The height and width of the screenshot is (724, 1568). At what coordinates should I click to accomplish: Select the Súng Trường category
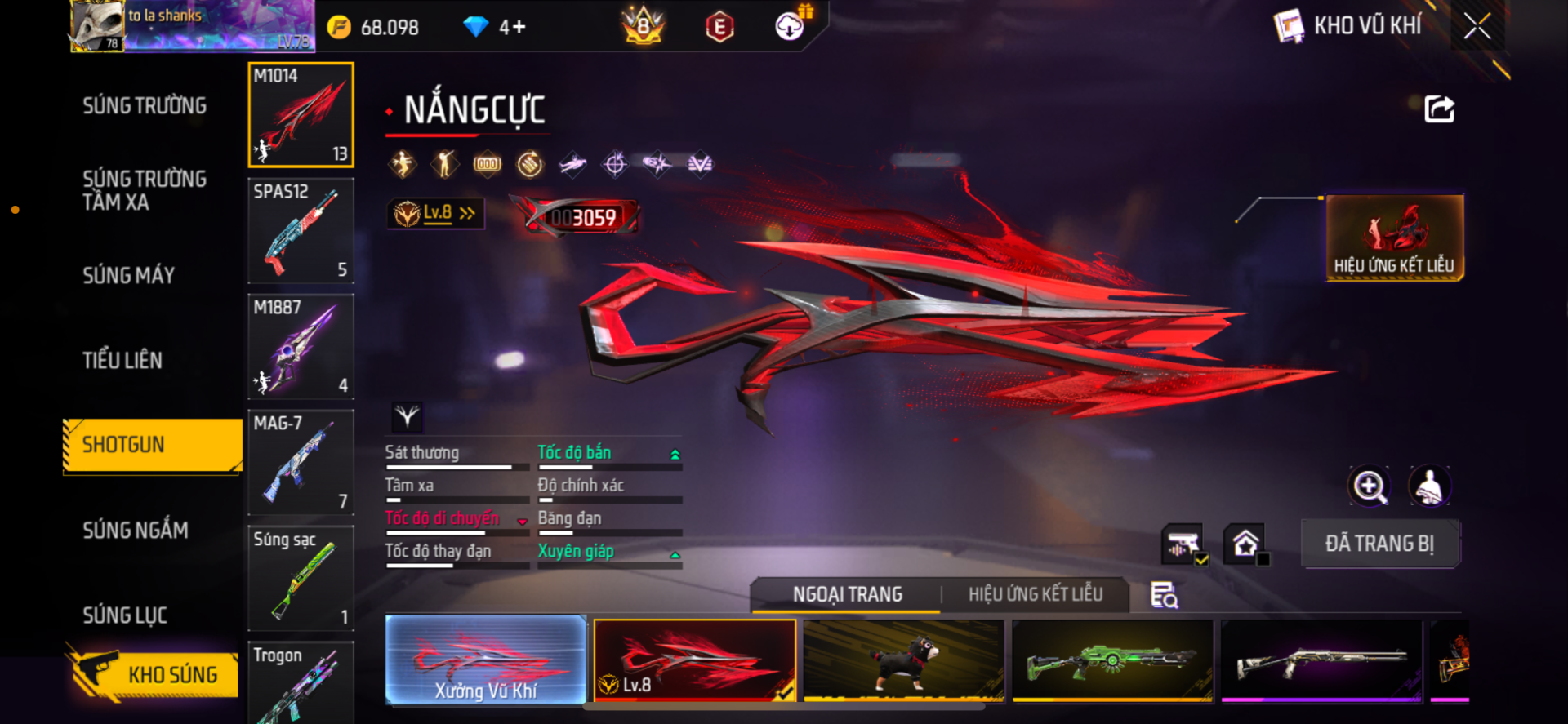(145, 105)
